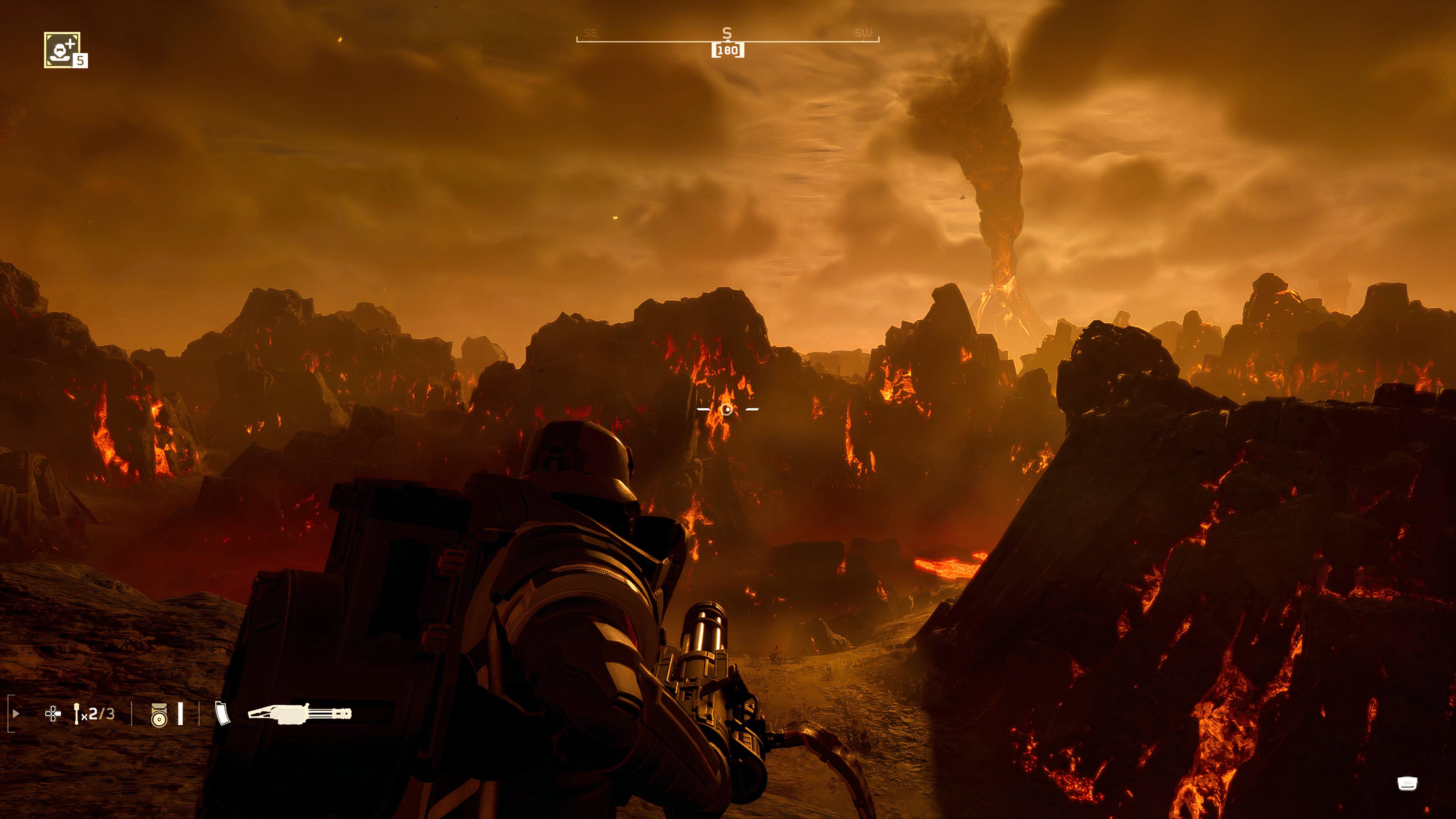
Task: Expand the HUD panel arrow
Action: (16, 714)
